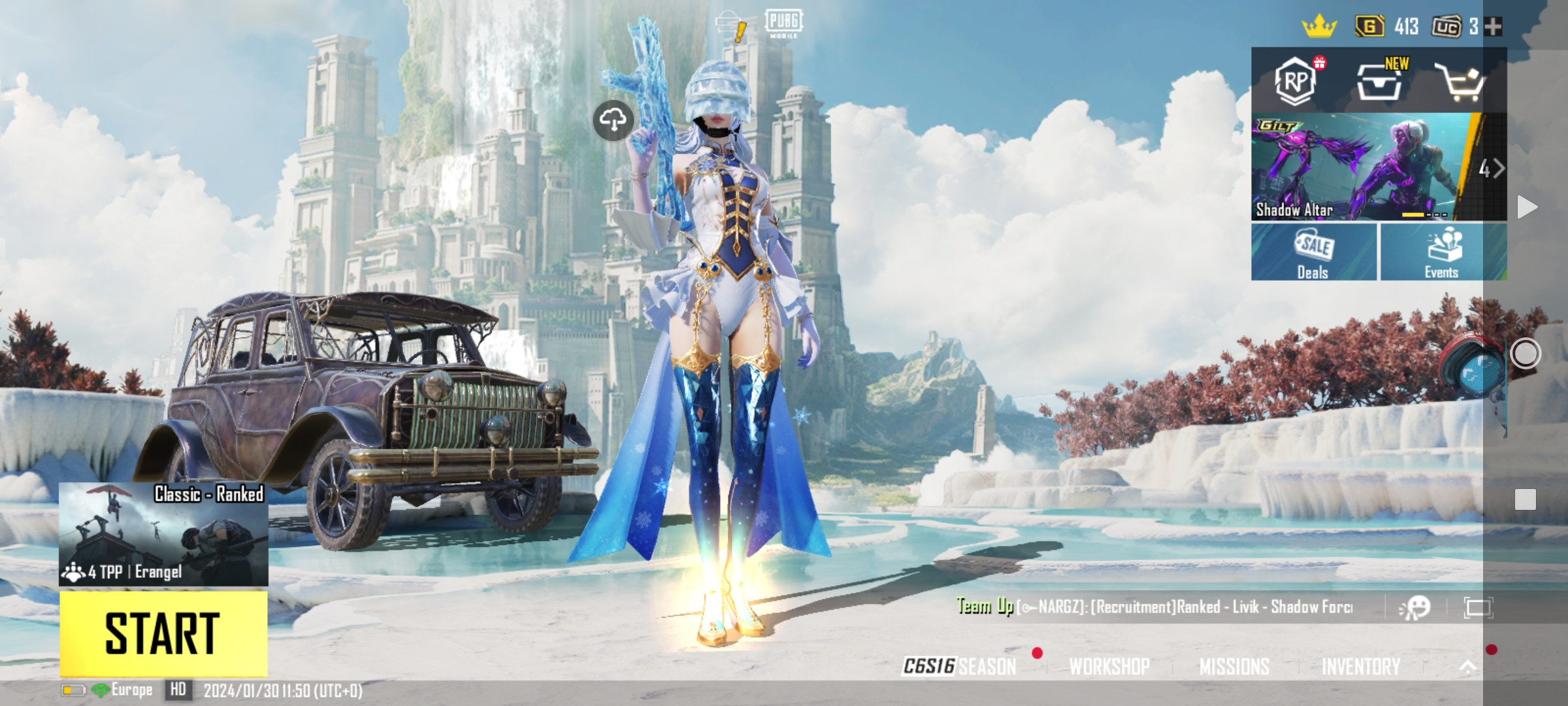Open the Inventory menu
This screenshot has width=1568, height=706.
coord(1361,666)
